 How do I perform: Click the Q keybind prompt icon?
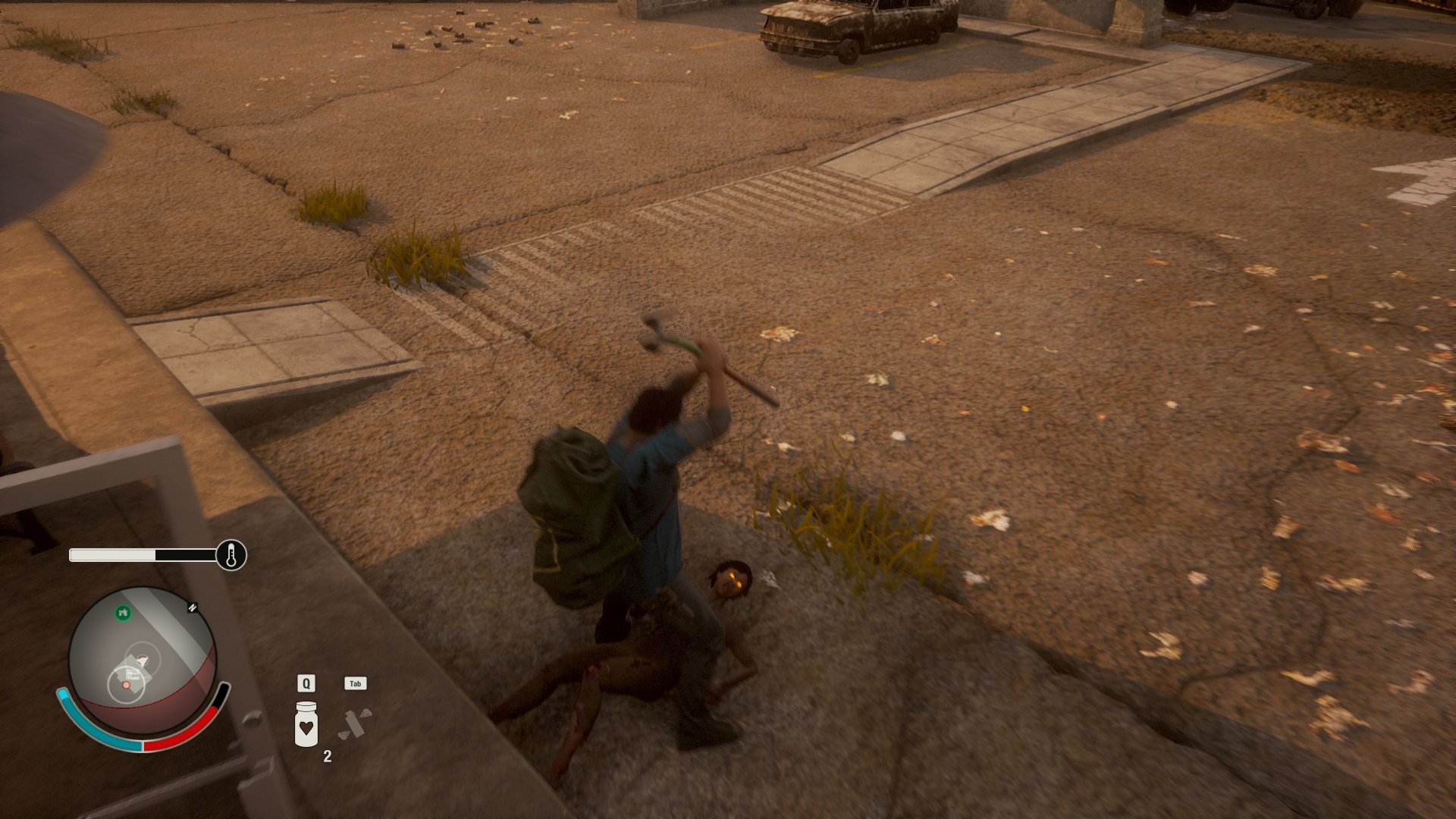click(305, 682)
